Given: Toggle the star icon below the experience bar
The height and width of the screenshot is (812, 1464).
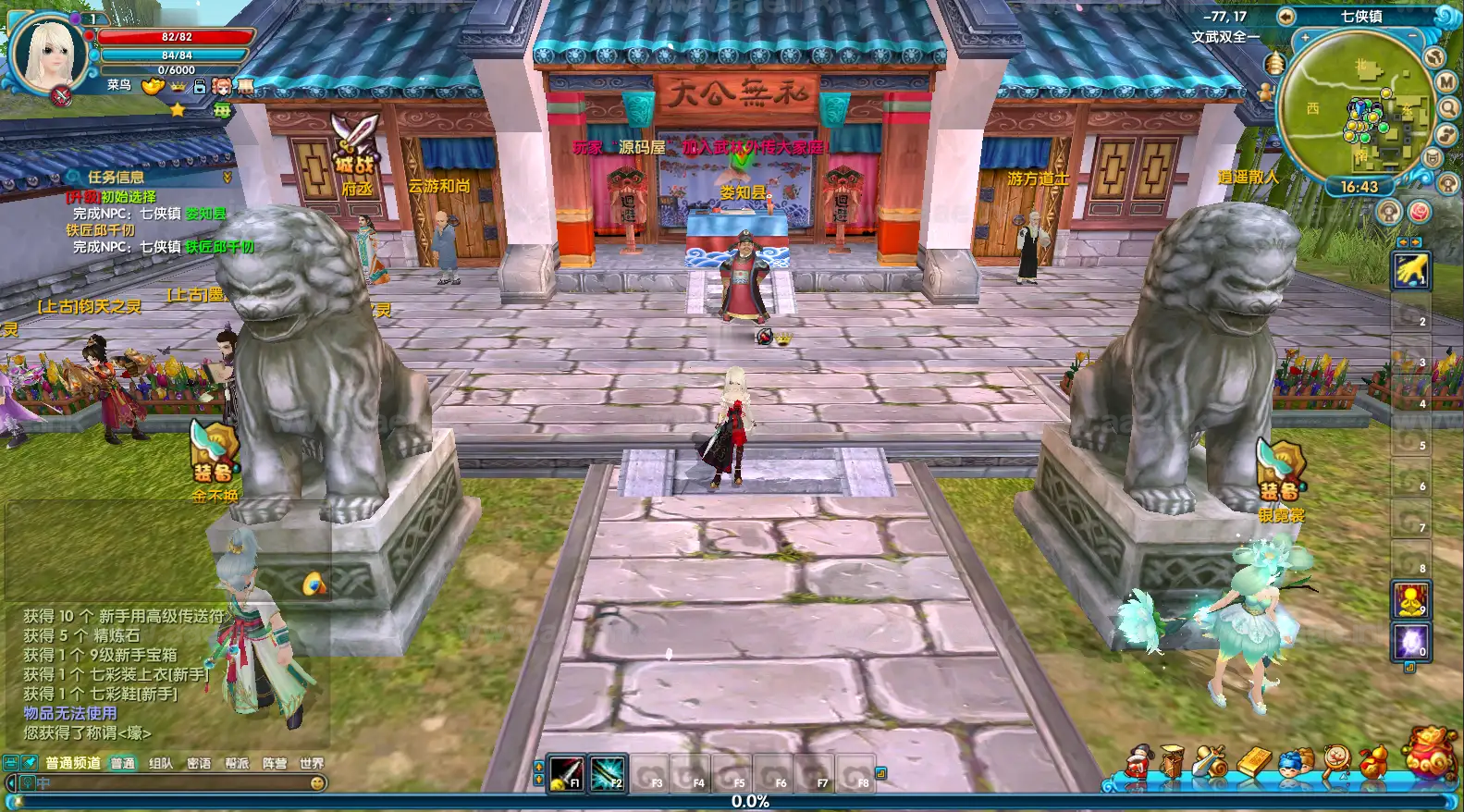Looking at the screenshot, I should tap(178, 109).
